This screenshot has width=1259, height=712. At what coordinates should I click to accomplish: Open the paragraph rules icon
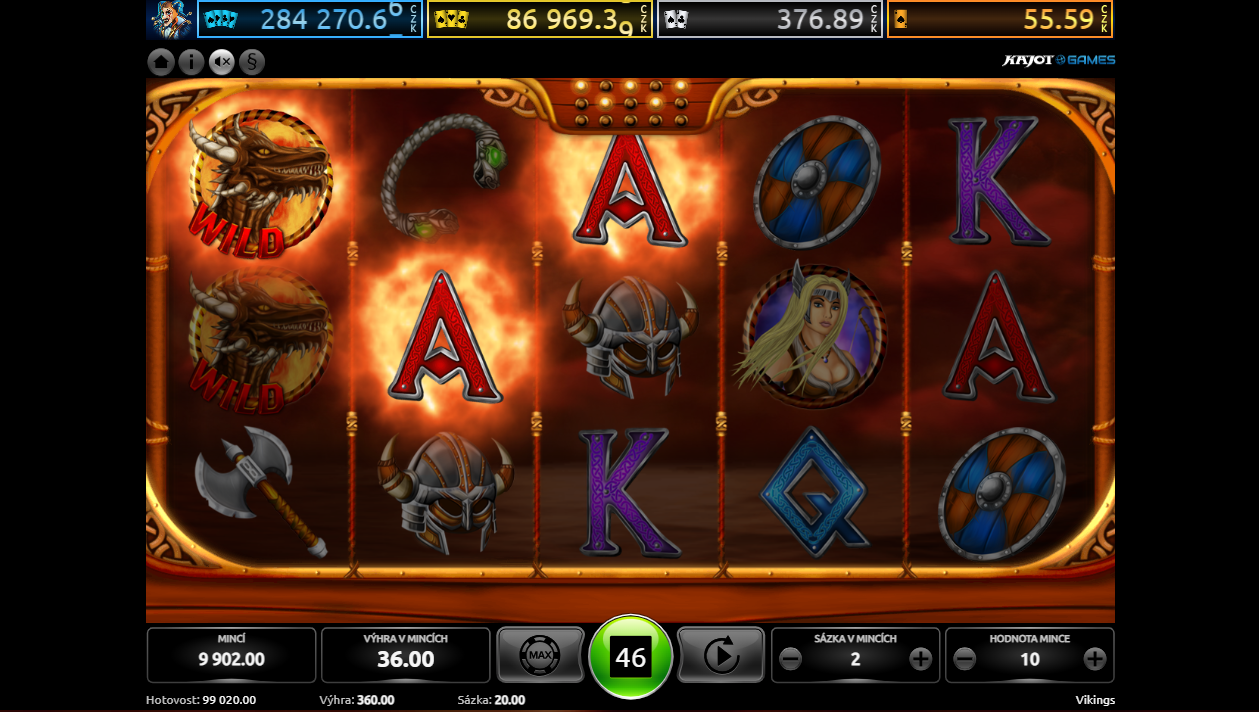point(251,62)
